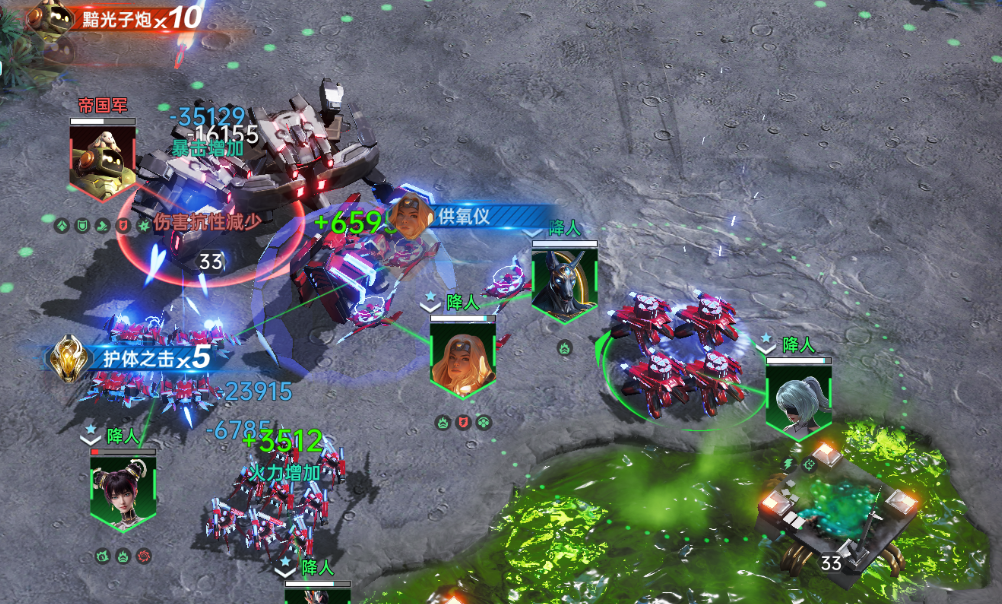Choose the jackal-headed hero portrait
Image resolution: width=1002 pixels, height=604 pixels.
(x=564, y=284)
